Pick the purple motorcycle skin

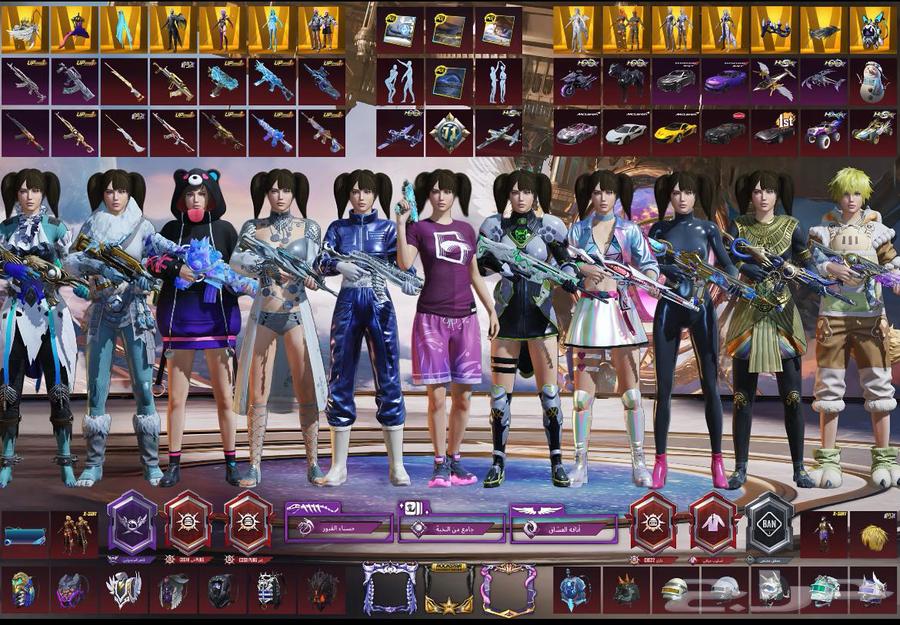(x=577, y=81)
